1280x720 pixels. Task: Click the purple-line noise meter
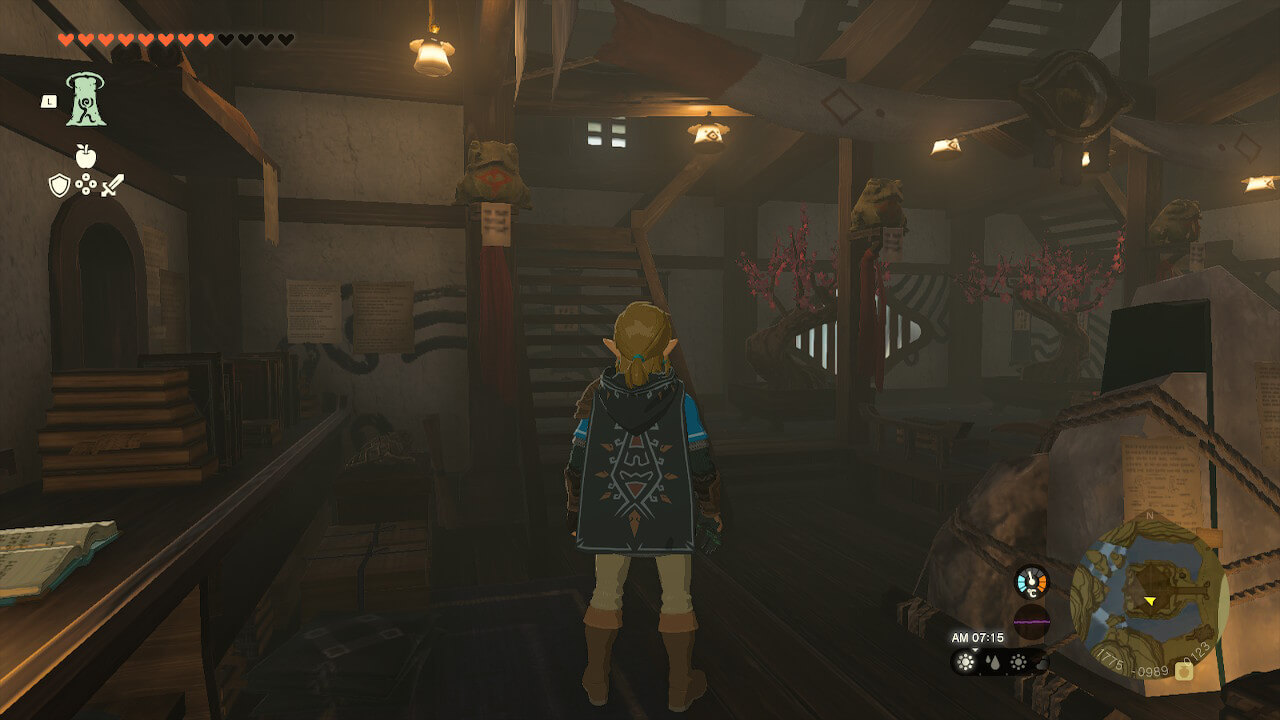pyautogui.click(x=1031, y=620)
